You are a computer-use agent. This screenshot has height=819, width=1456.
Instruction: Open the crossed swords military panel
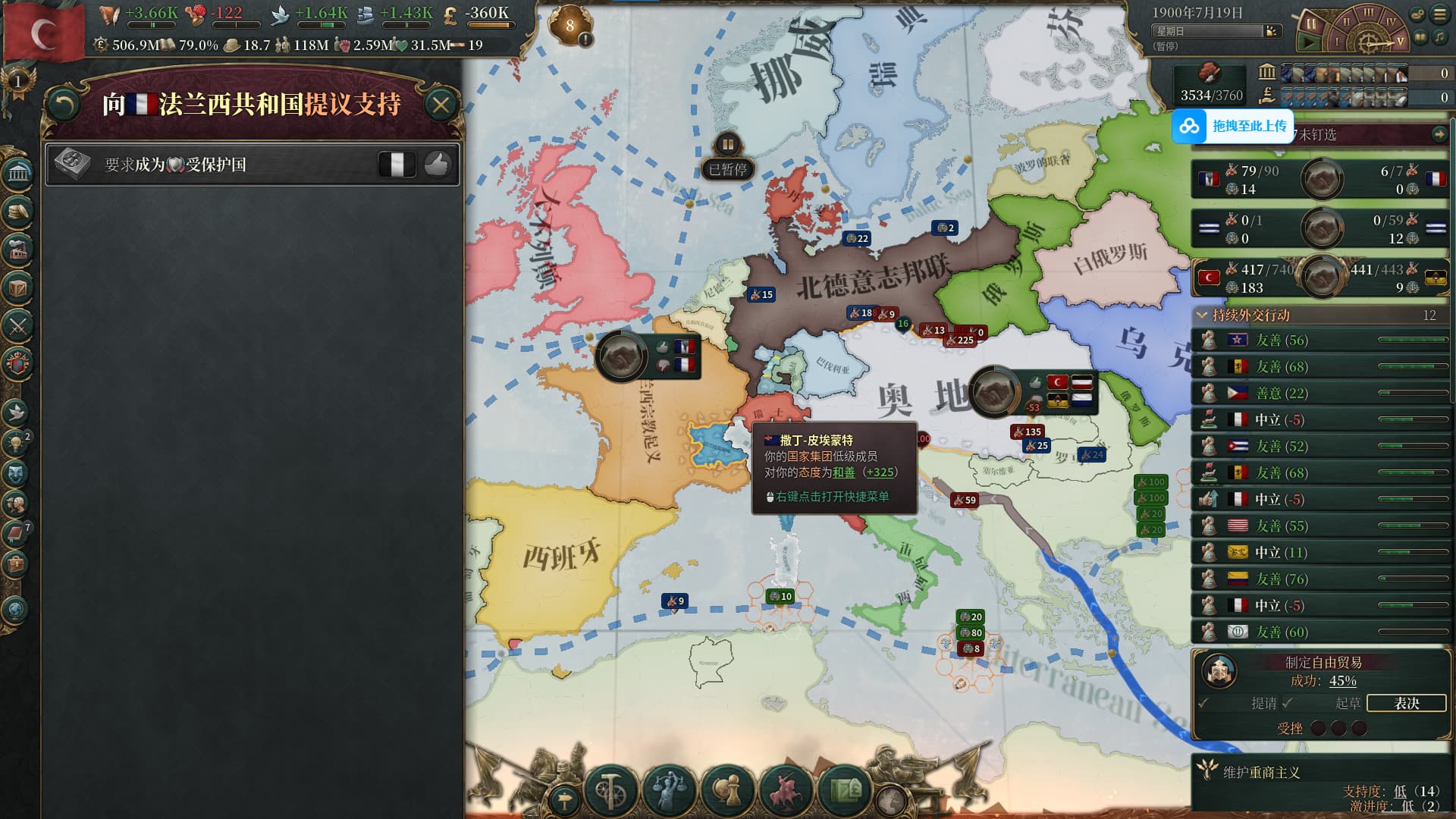tap(18, 326)
